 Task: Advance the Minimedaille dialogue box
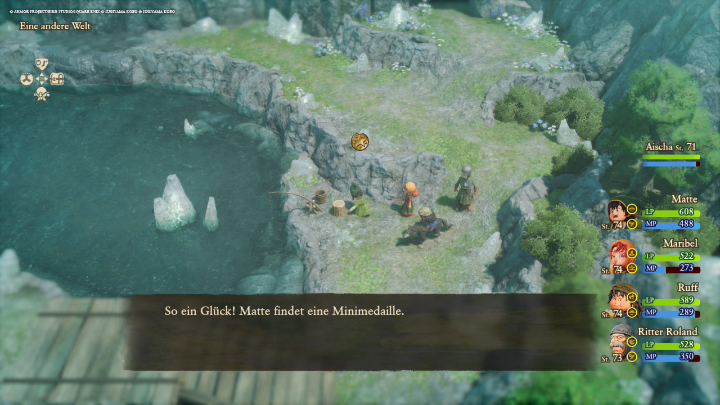click(360, 318)
